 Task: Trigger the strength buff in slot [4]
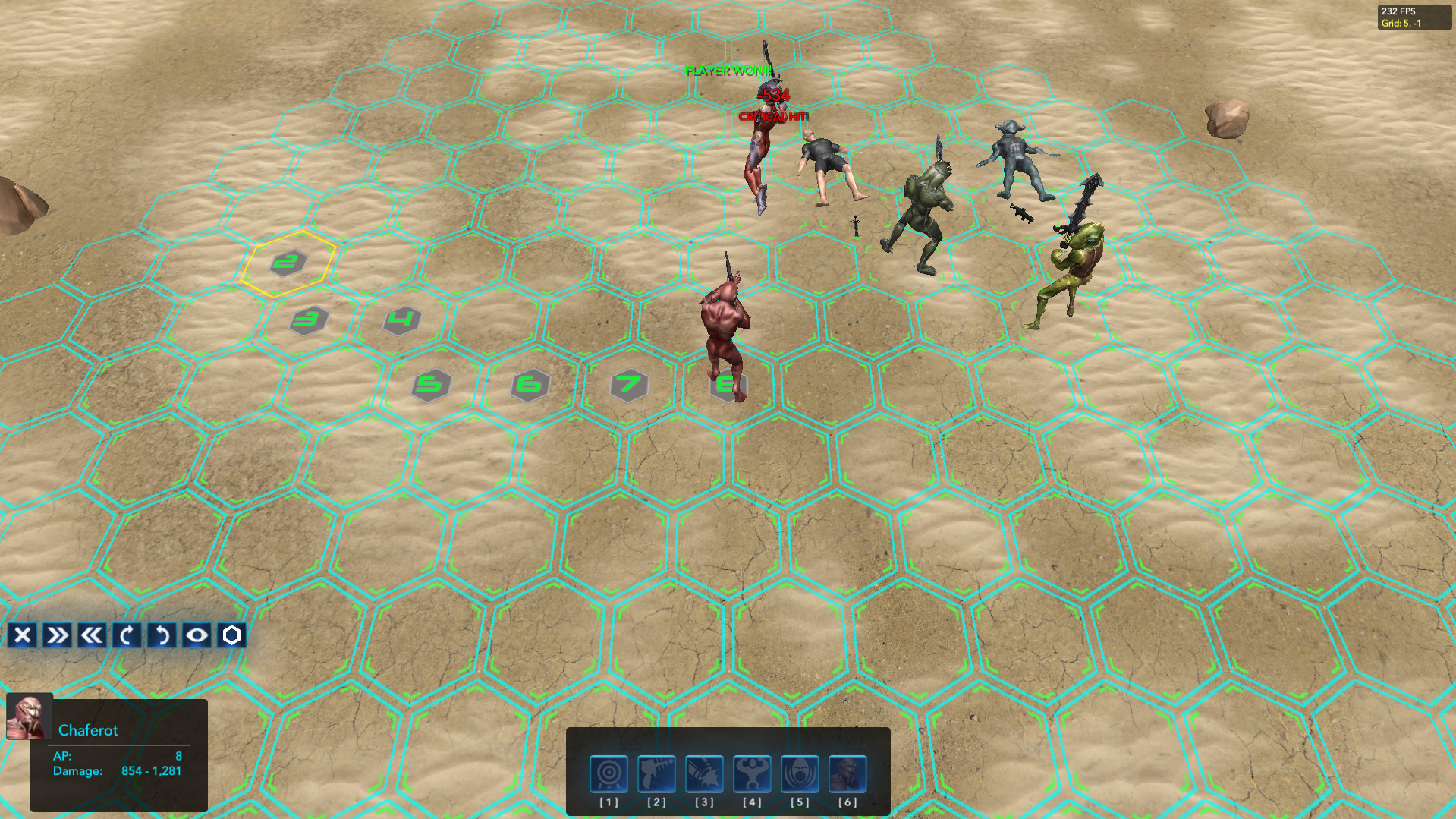tap(751, 775)
